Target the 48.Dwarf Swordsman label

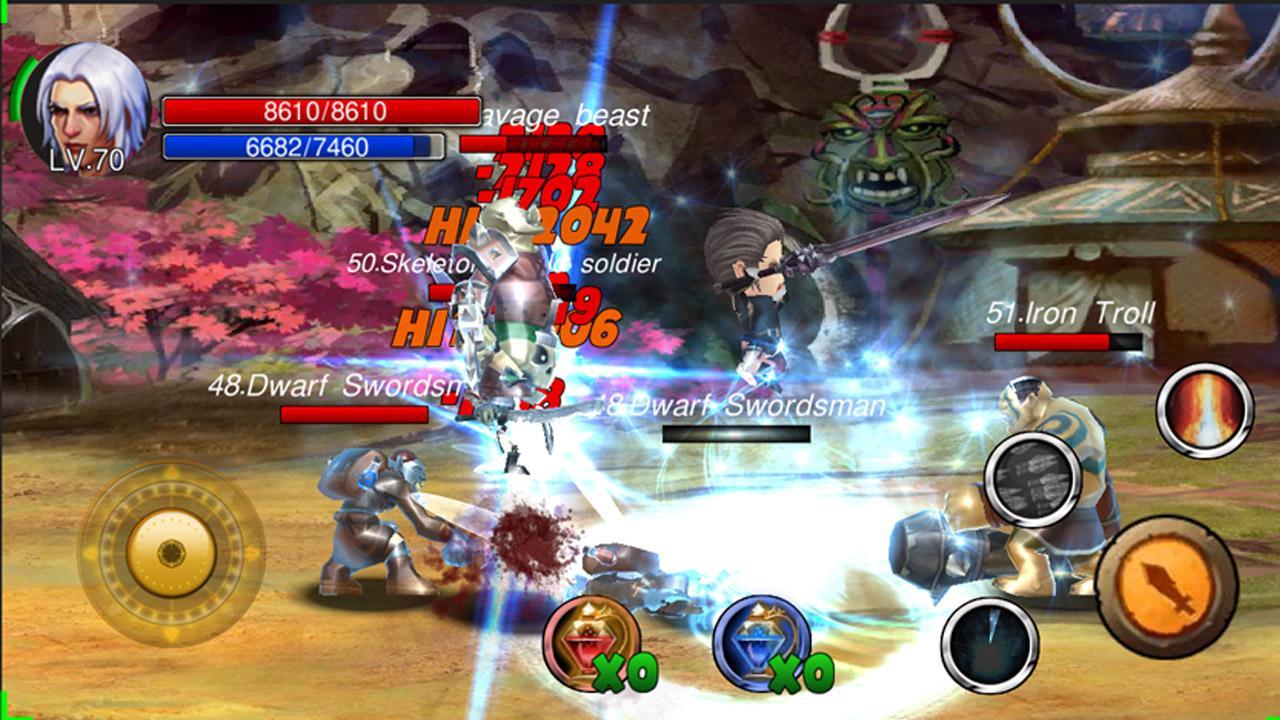pos(330,385)
